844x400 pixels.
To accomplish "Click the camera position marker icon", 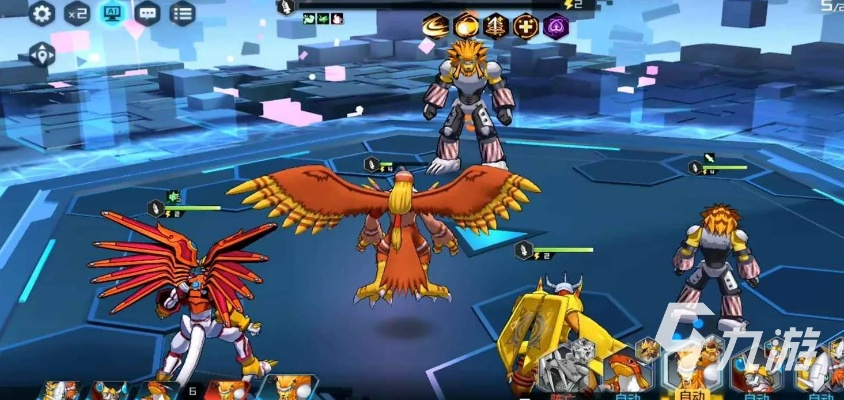I will tap(42, 55).
